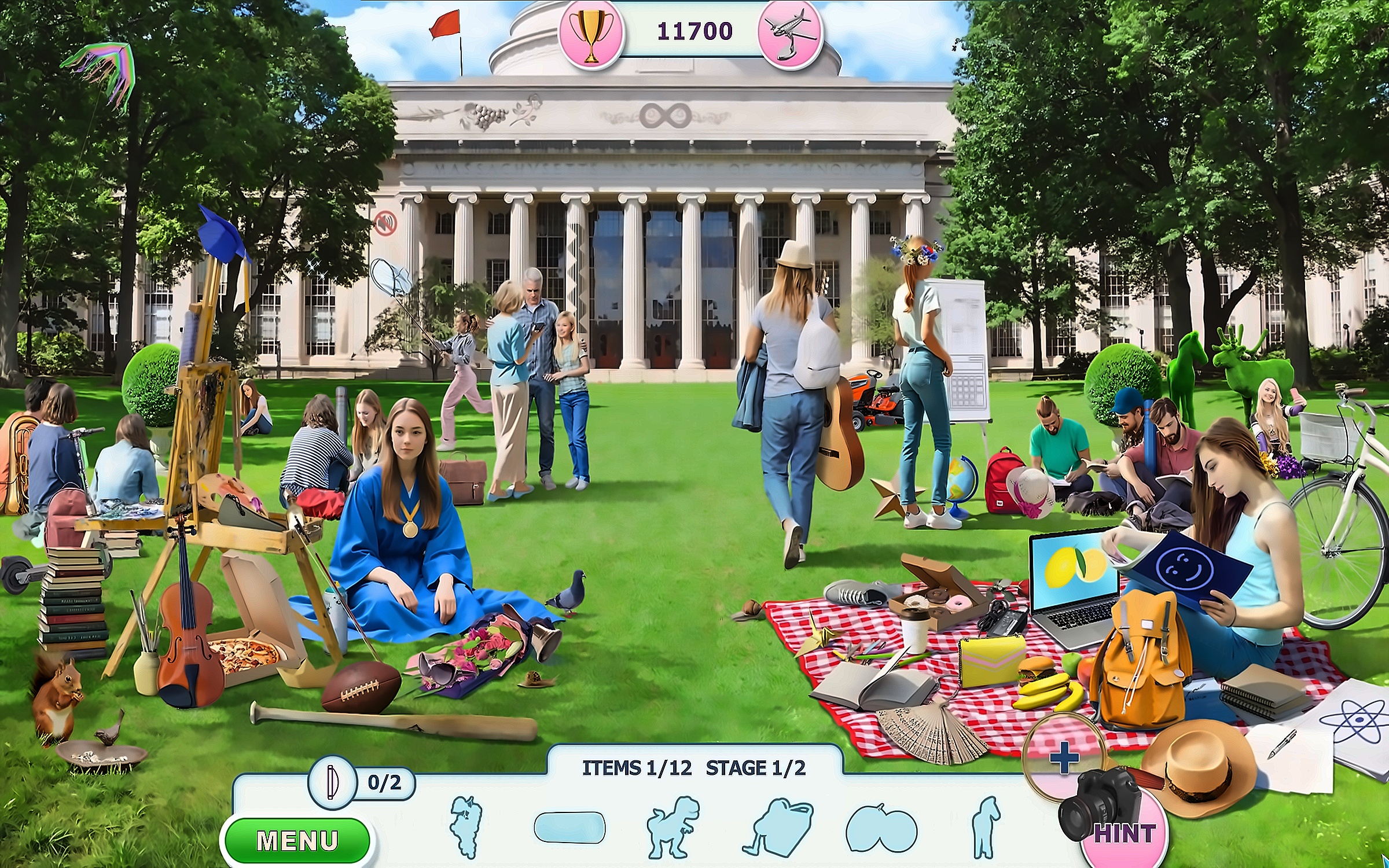Click the airplane icon beside the score
Image resolution: width=1389 pixels, height=868 pixels.
[x=791, y=34]
